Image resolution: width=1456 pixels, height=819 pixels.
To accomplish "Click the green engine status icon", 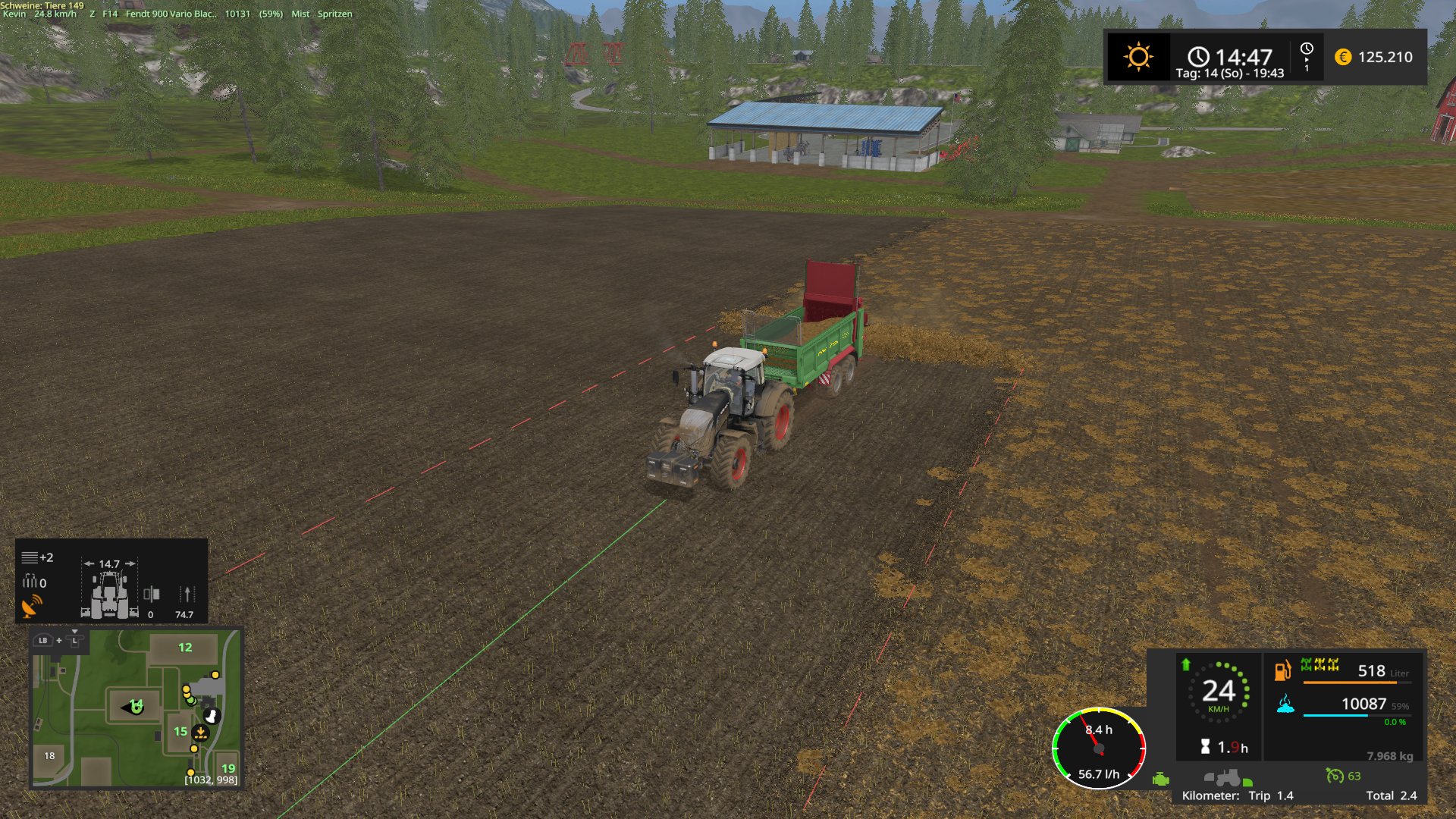I will 1160,779.
